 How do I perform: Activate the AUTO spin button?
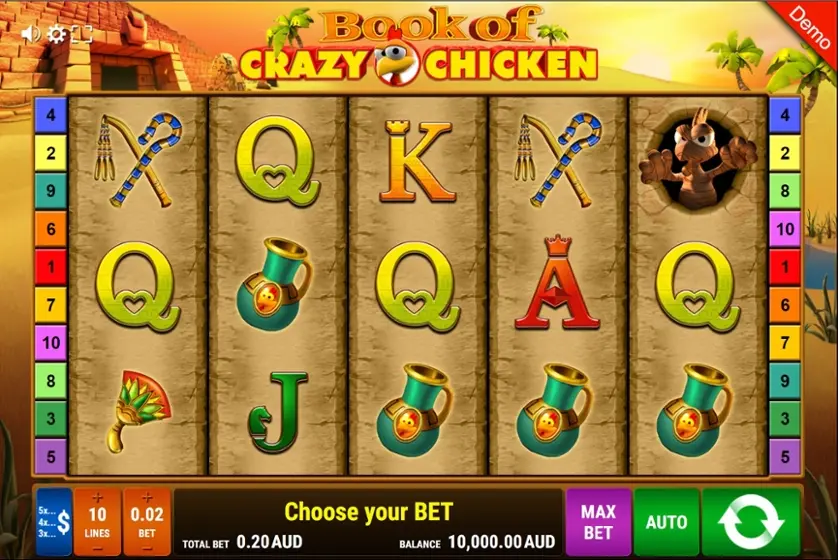tap(666, 521)
